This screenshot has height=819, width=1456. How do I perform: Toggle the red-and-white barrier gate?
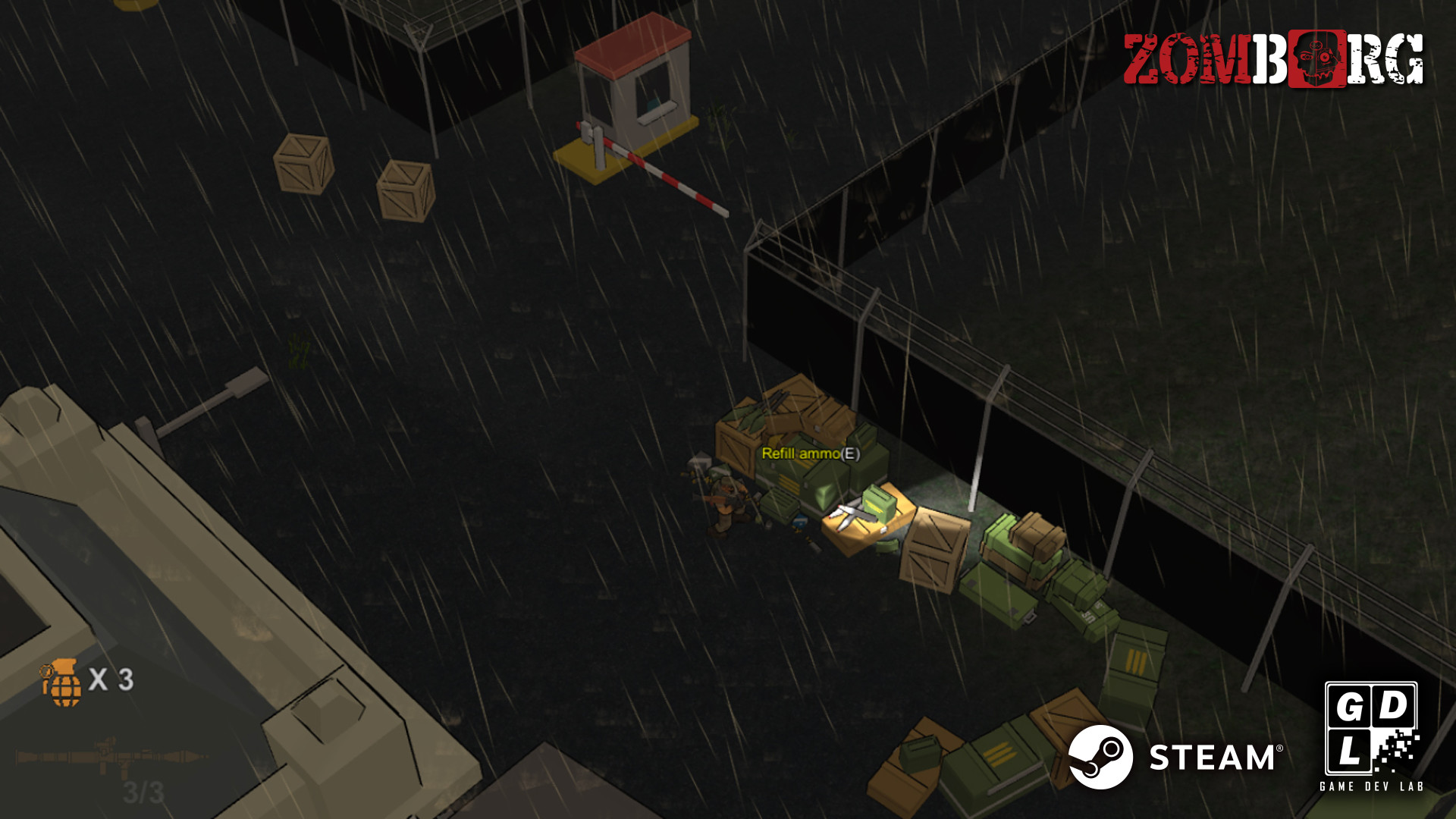point(660,171)
